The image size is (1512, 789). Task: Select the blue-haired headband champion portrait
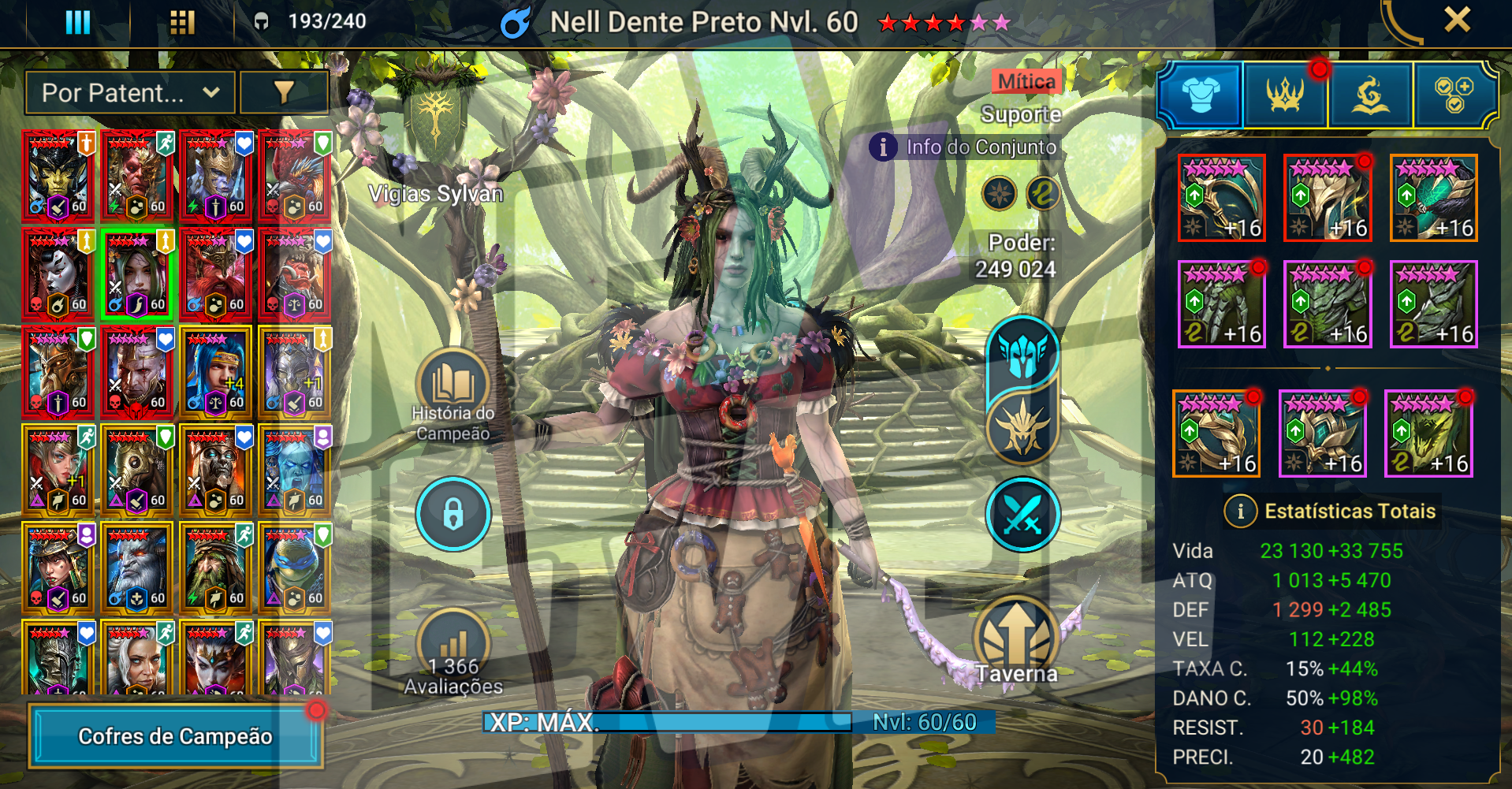pos(215,372)
